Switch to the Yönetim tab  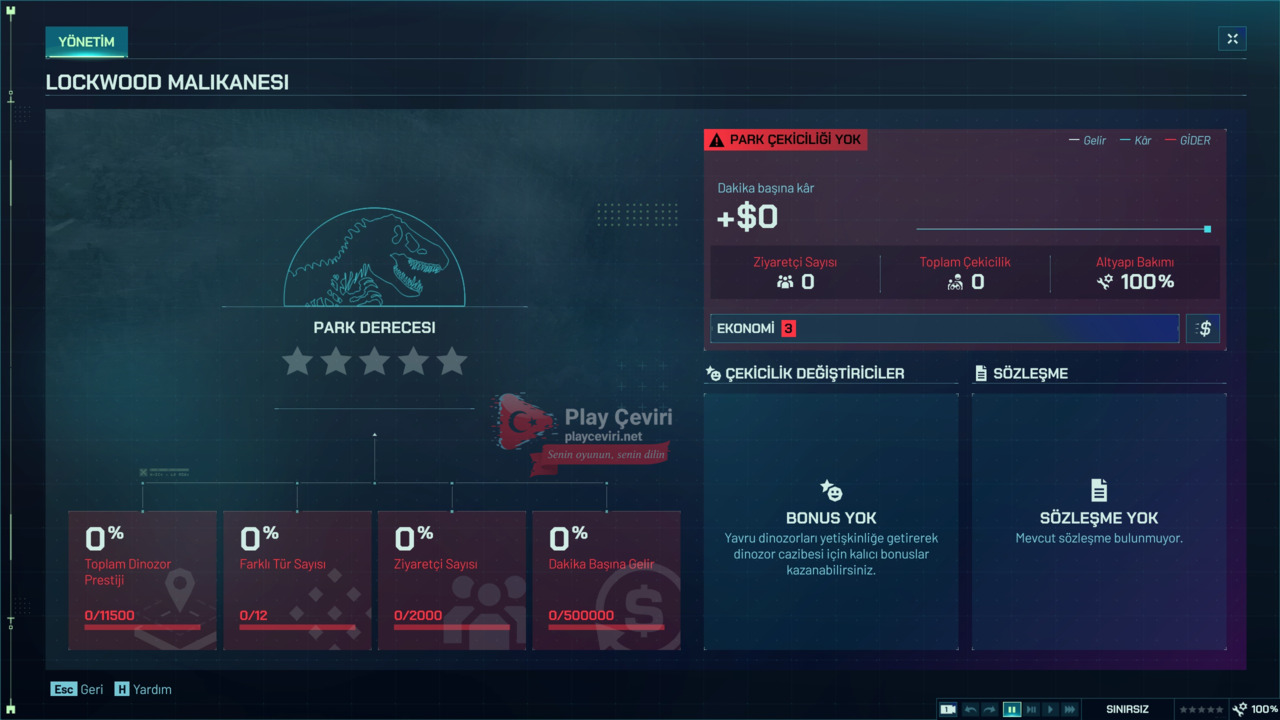86,42
